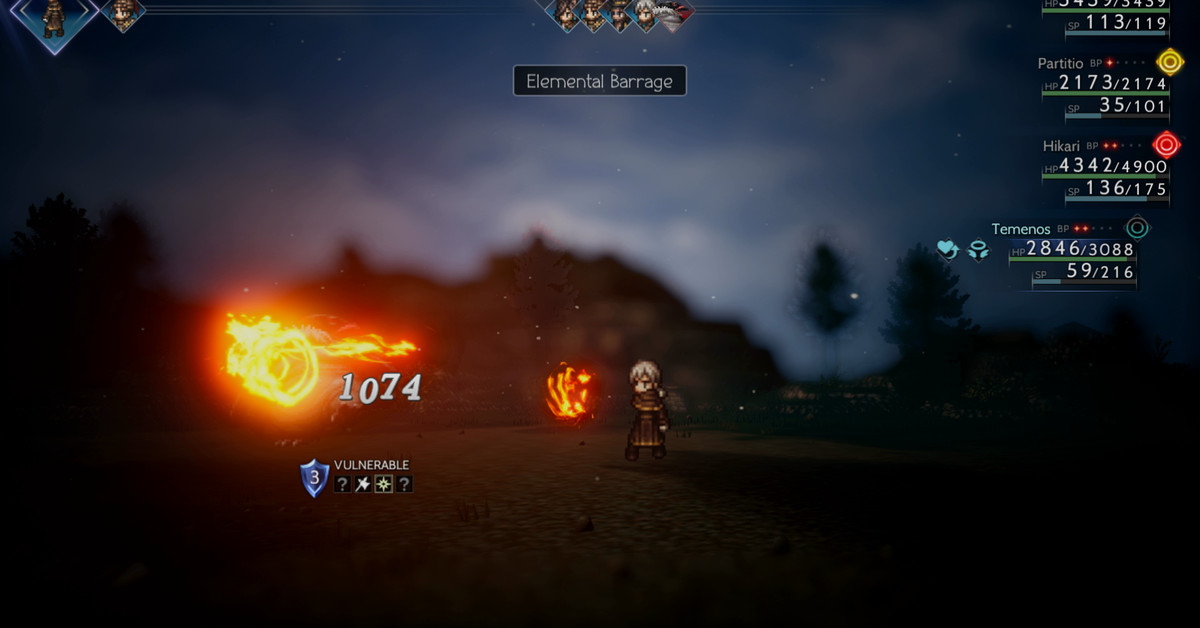Screen dimensions: 1200x628
Task: Click the white-maned beast portrait in next-round order
Action: [647, 13]
